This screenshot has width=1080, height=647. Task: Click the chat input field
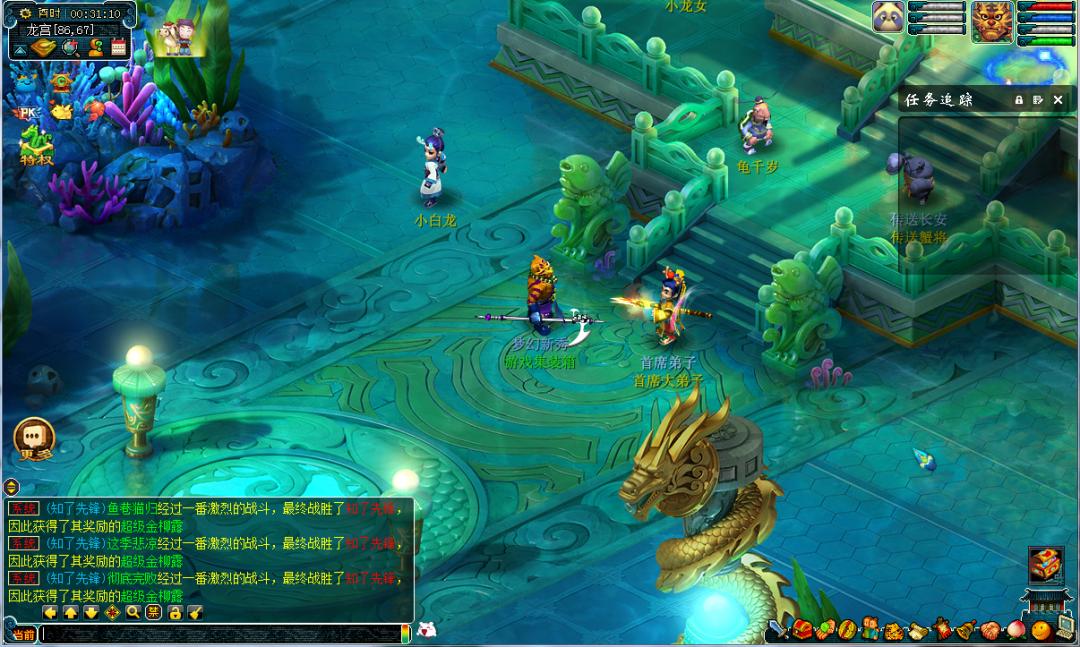(x=220, y=633)
